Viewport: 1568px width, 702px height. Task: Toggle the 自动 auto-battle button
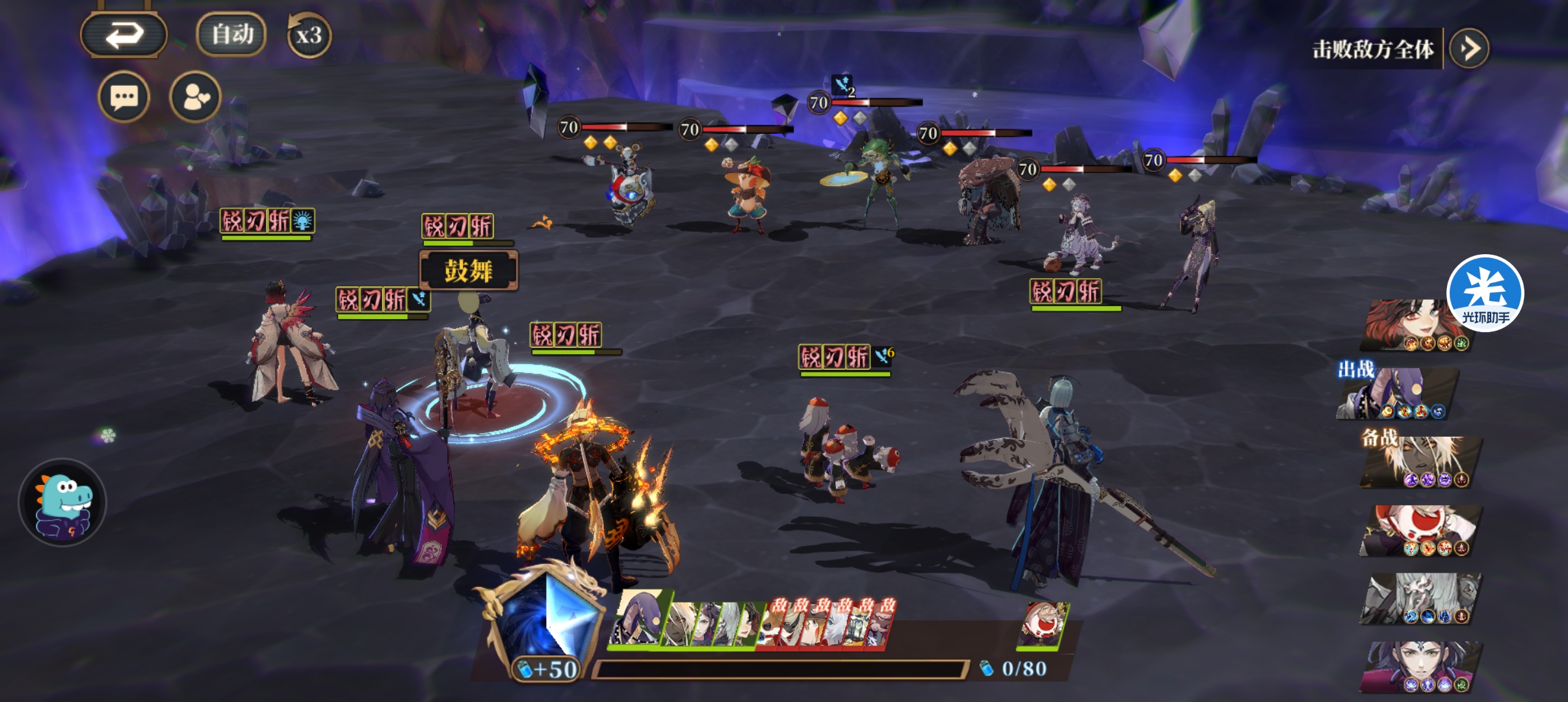pos(231,34)
